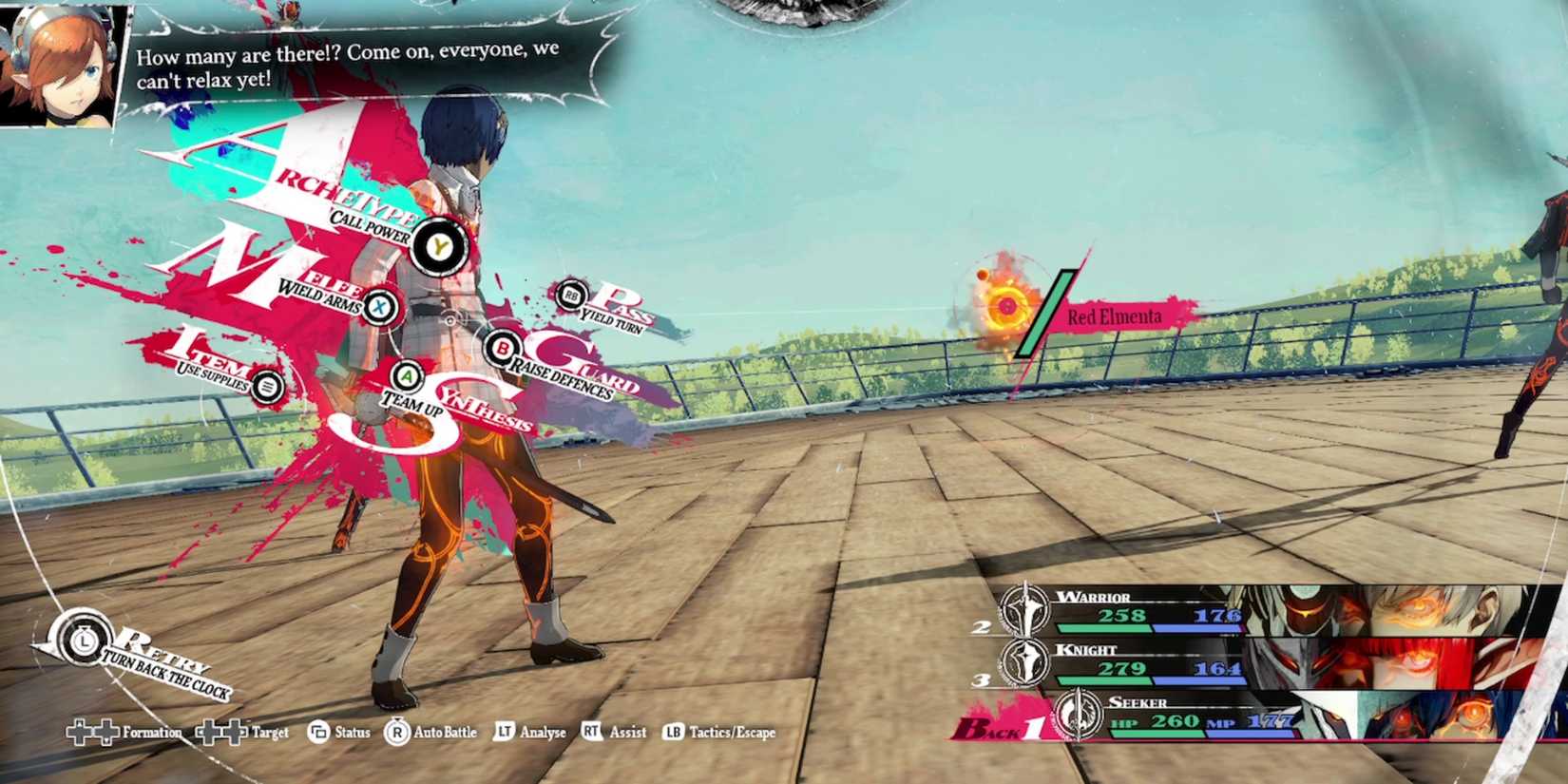Select the Guard command
1568x784 pixels.
[501, 349]
